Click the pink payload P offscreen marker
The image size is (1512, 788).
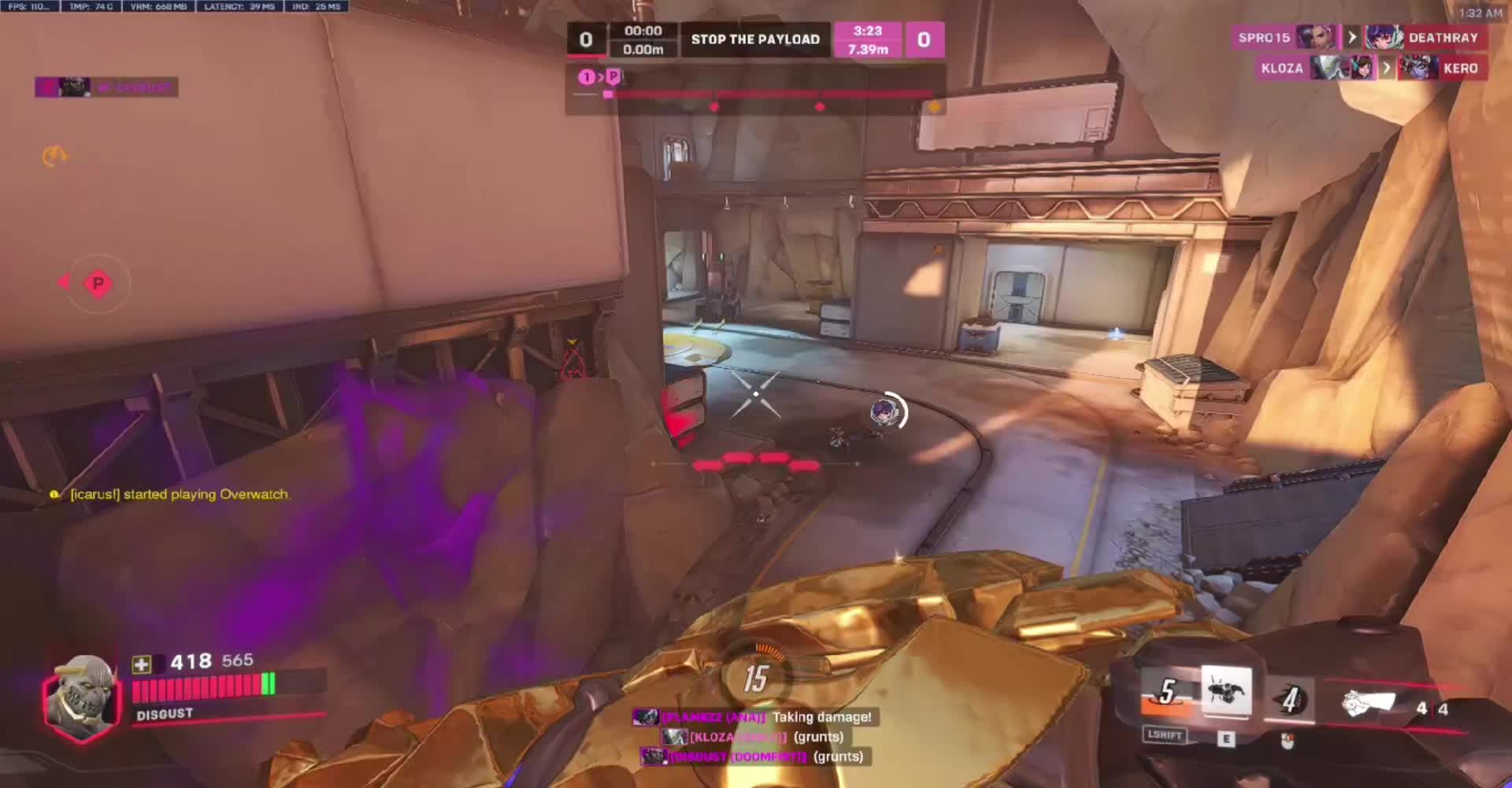click(x=98, y=284)
